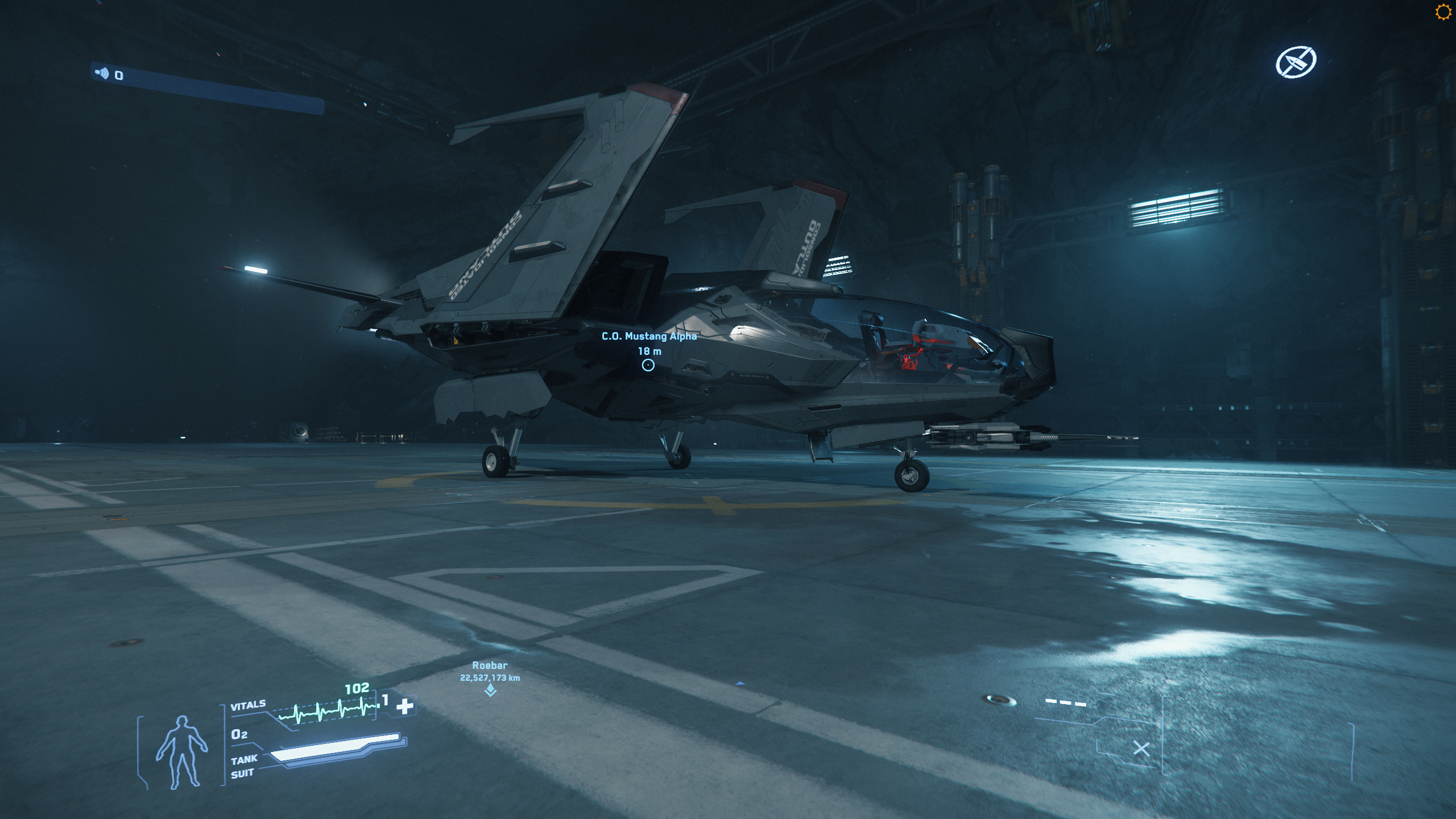Viewport: 1456px width, 819px height.
Task: Click the armistice zone icon
Action: click(x=1296, y=63)
